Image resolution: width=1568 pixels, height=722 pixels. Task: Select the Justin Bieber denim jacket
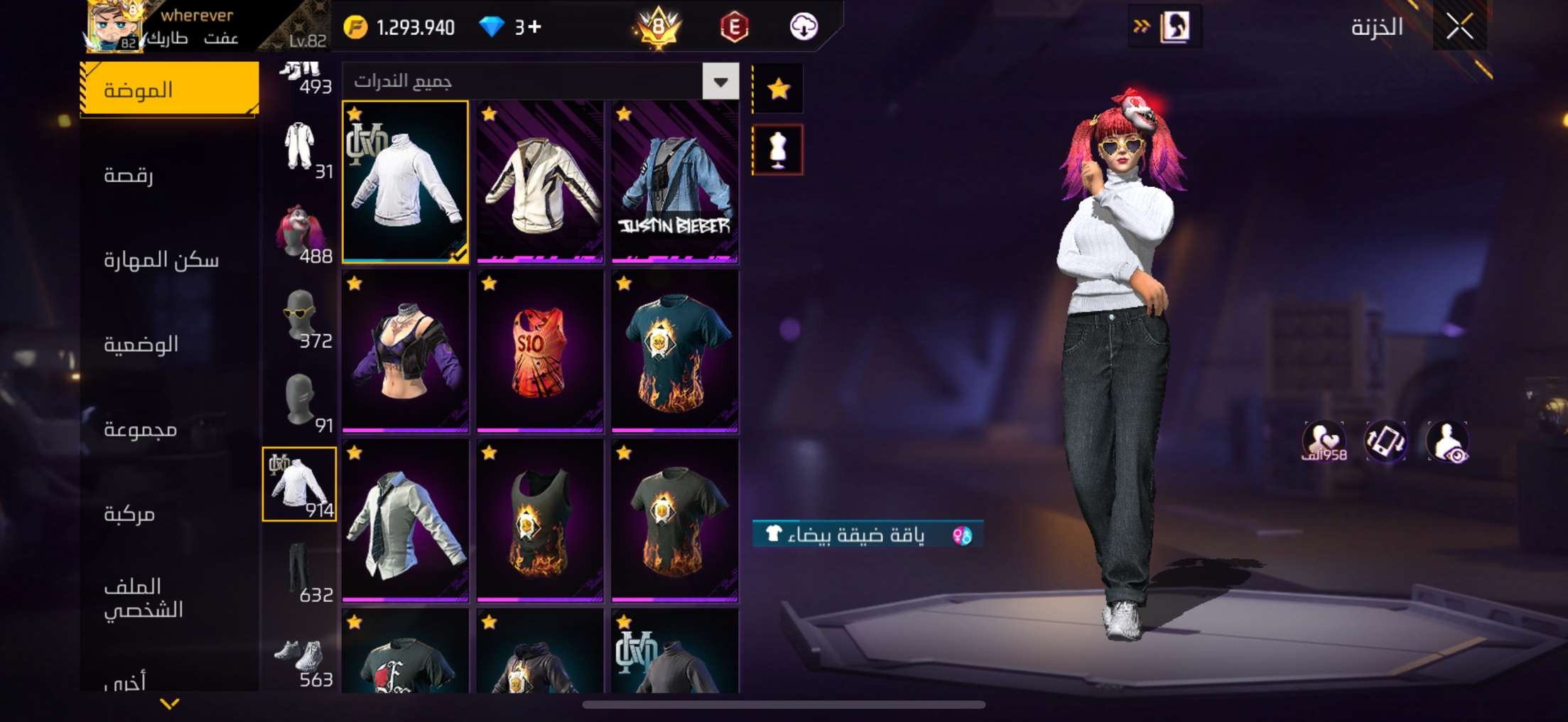(674, 182)
